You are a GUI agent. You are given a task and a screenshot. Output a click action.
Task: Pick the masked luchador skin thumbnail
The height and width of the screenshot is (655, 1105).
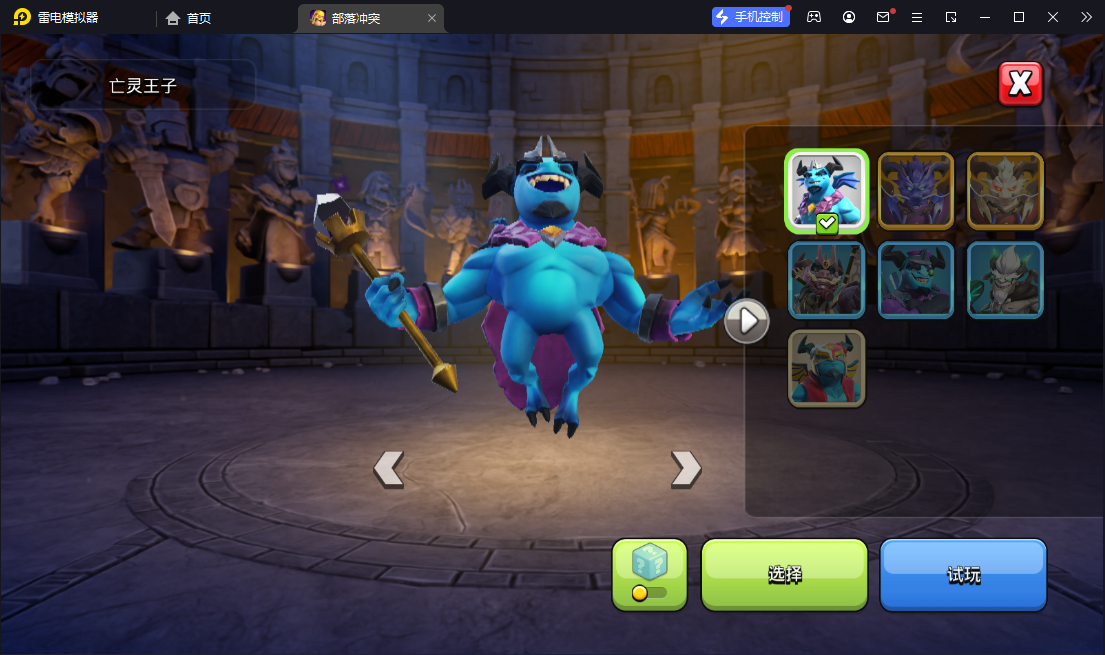click(826, 368)
